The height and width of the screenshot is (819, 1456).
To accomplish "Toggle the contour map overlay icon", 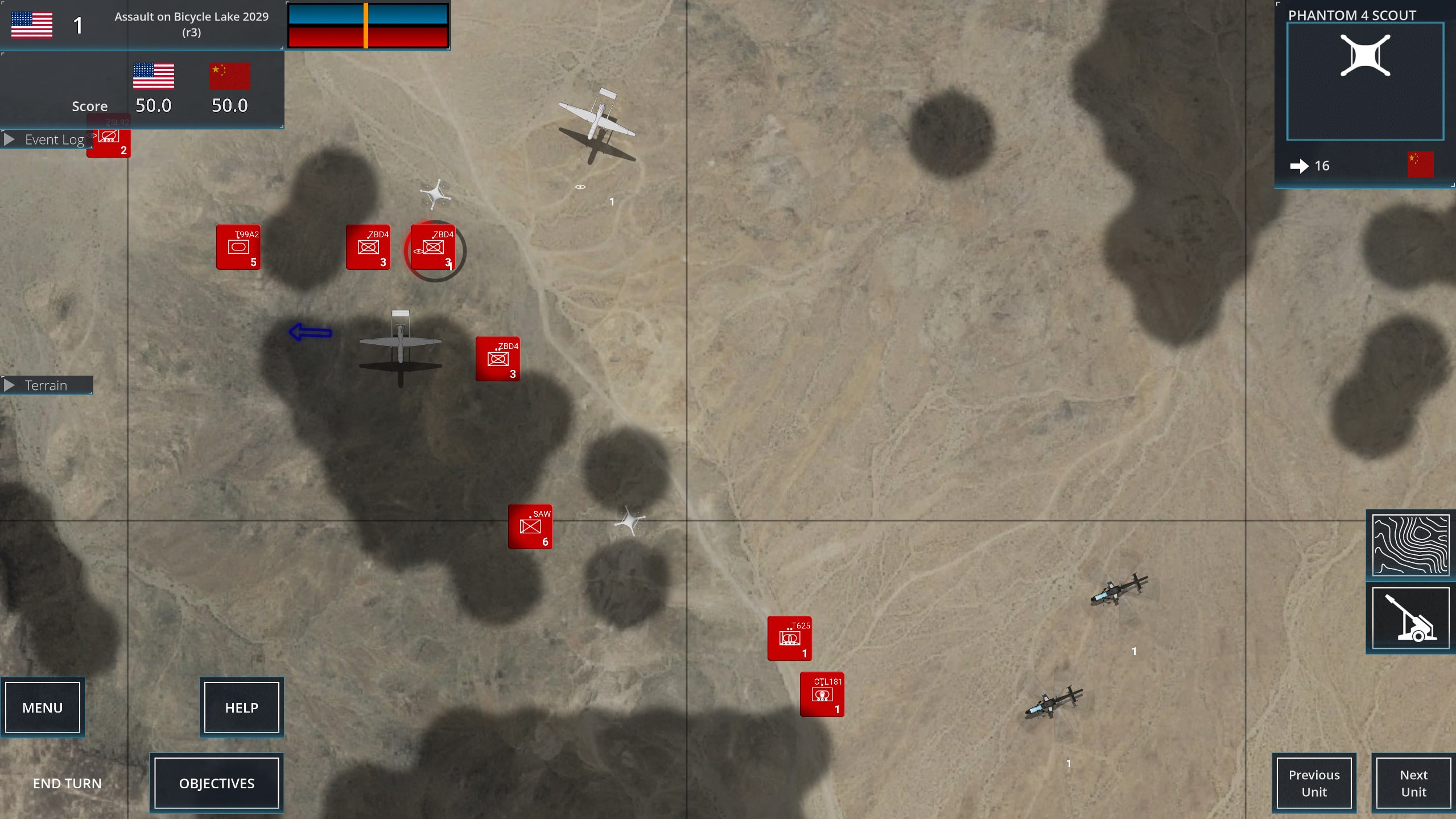I will [1410, 545].
